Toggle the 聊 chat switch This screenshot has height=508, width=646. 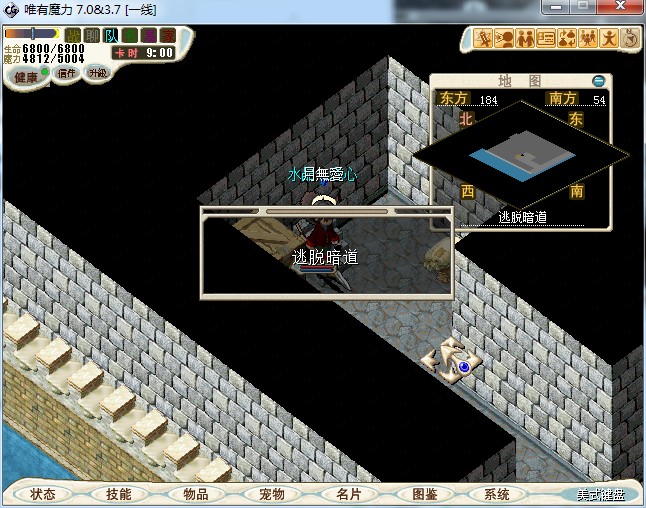[x=91, y=36]
